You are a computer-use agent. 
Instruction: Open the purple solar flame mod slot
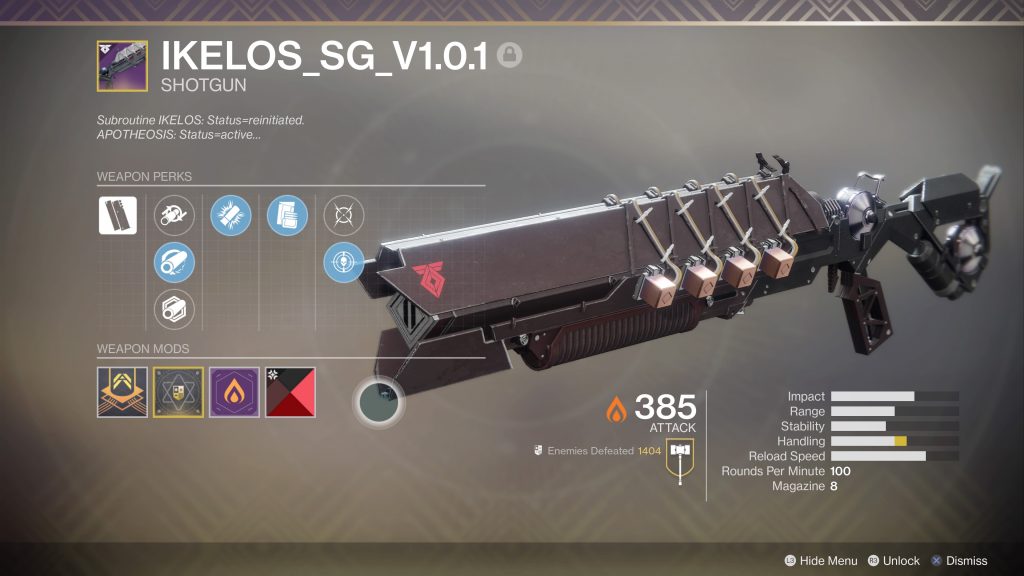[234, 392]
